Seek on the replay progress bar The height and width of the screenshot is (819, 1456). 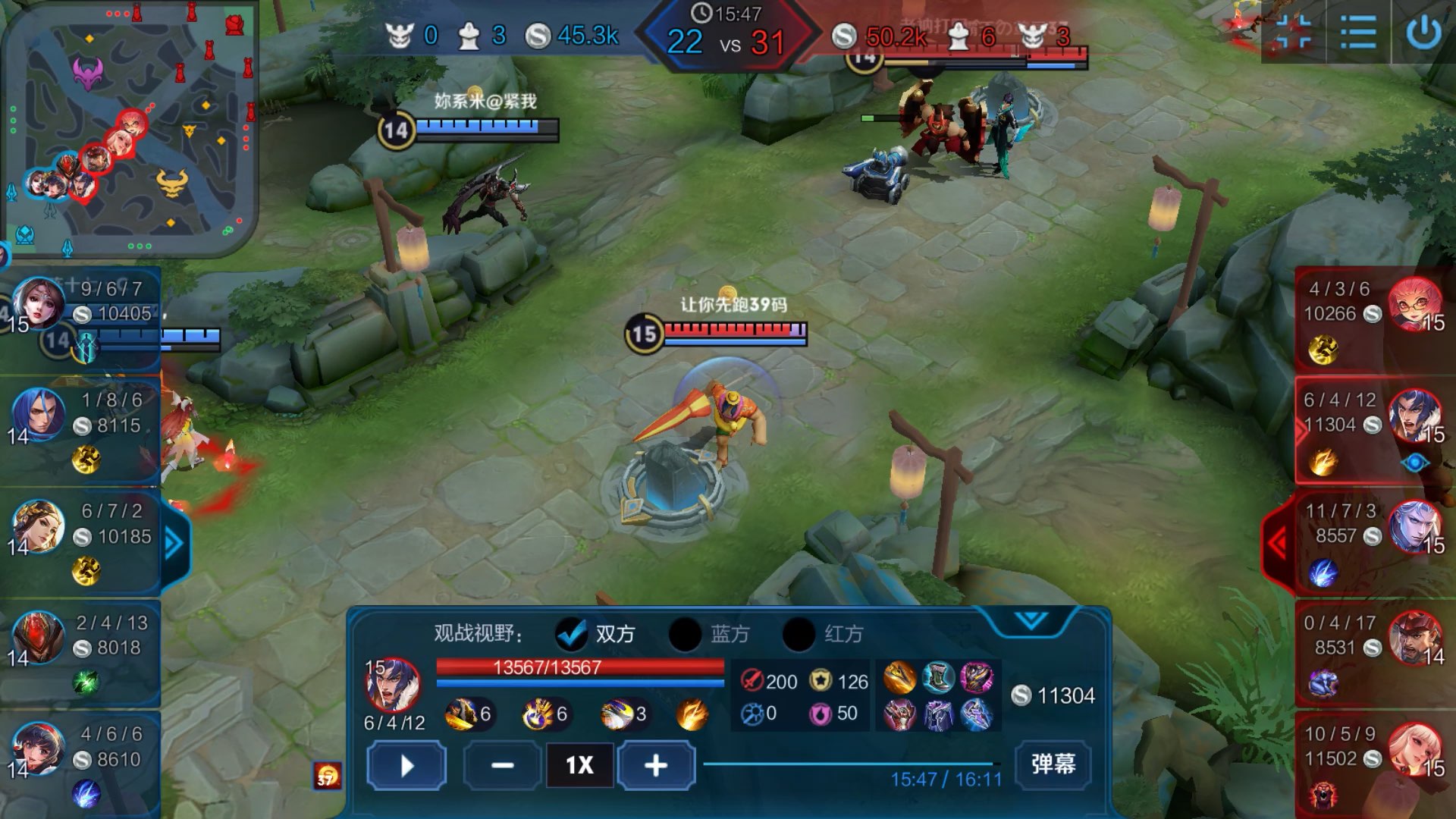tap(849, 764)
